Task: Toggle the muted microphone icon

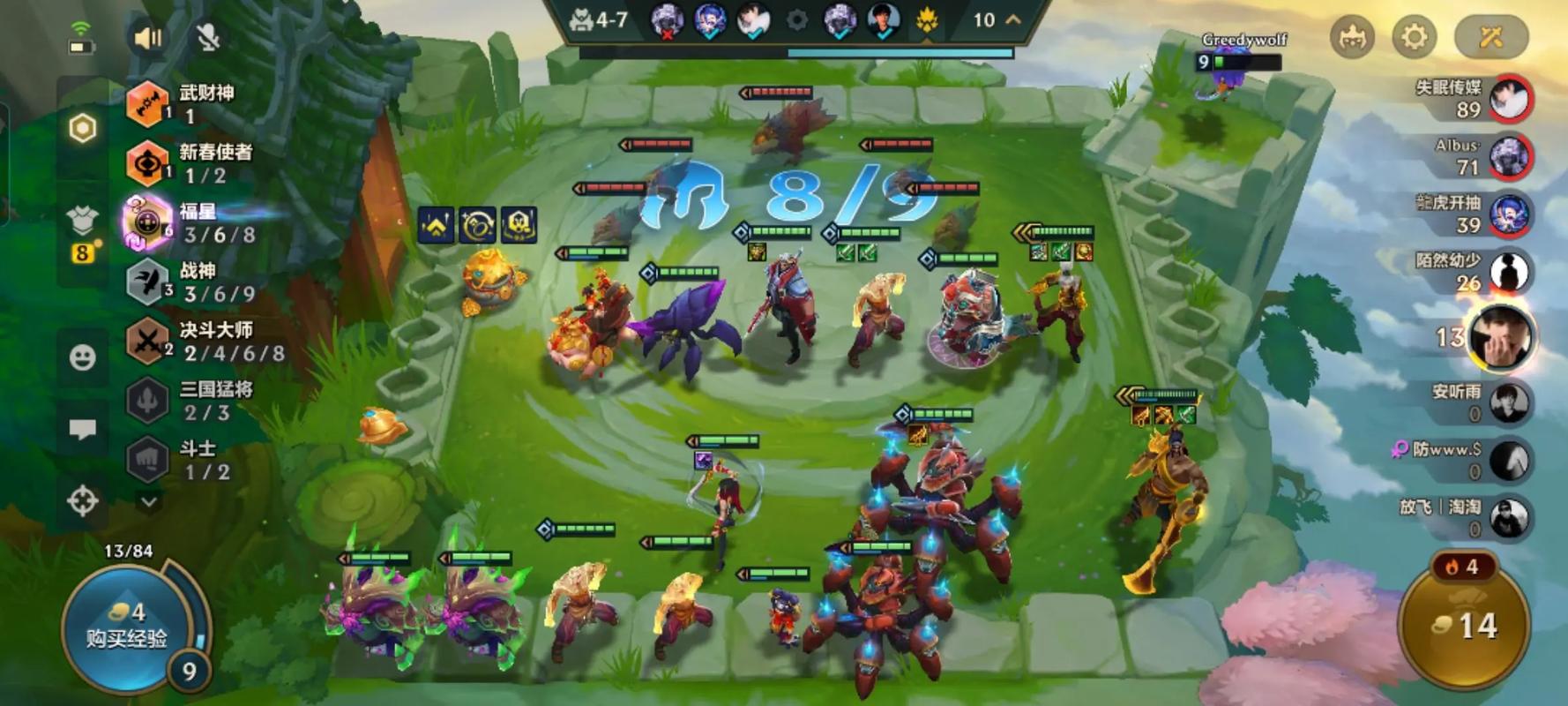Action: pos(208,37)
